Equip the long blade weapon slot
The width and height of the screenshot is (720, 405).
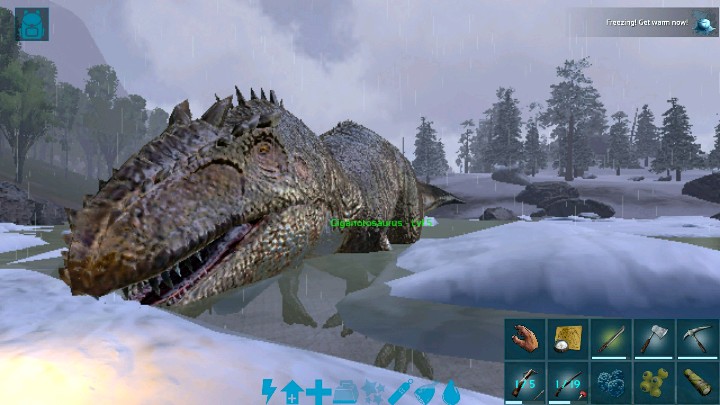[x=610, y=339]
